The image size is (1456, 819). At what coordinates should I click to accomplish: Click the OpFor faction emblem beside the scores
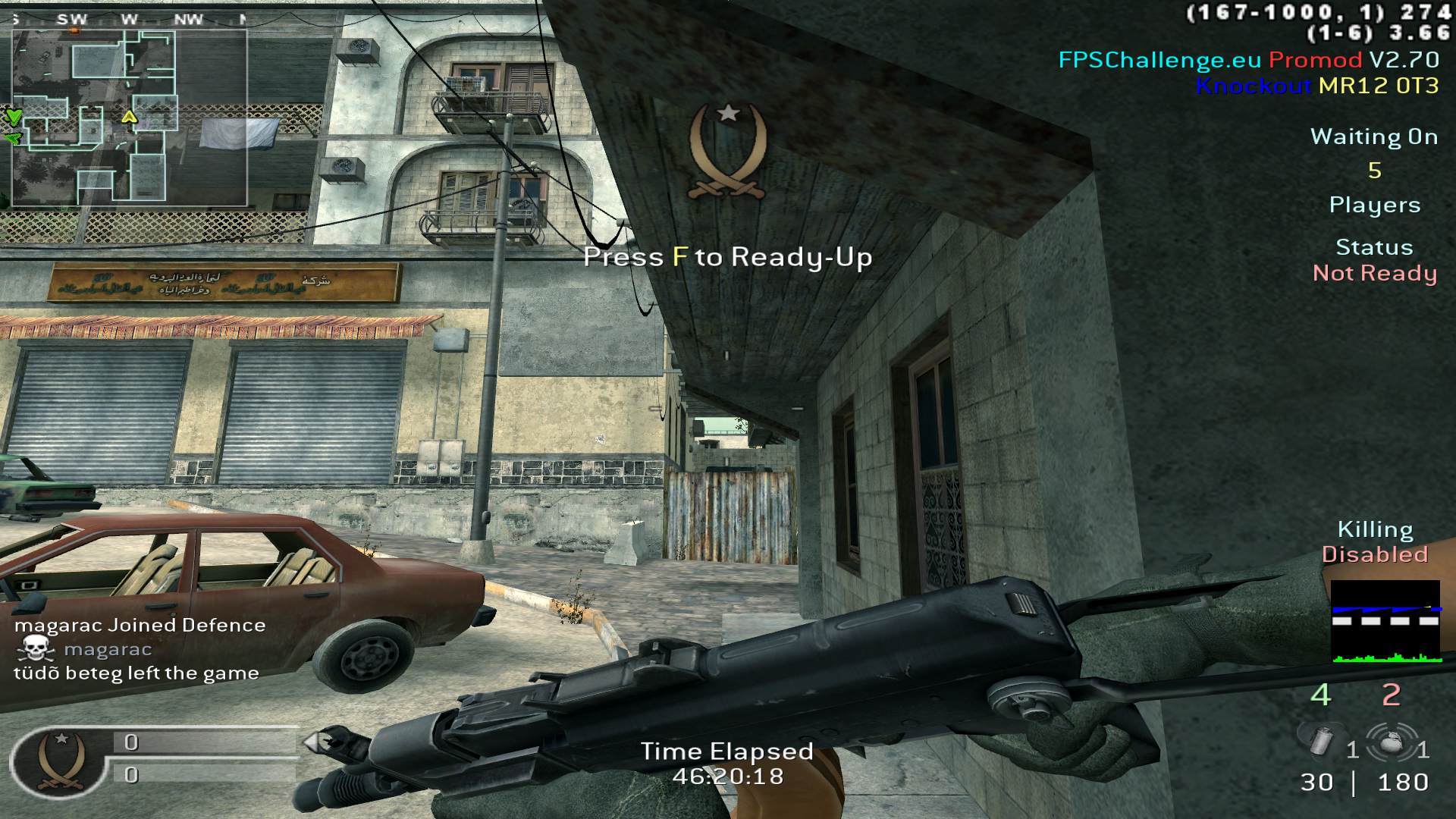pos(61,761)
